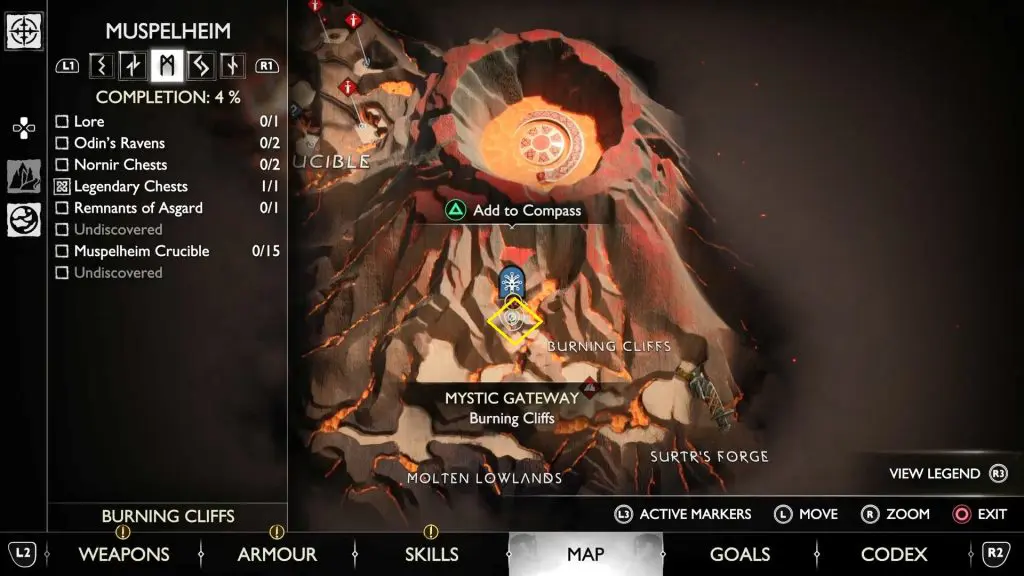Go to the Skills tab
Screen dimensions: 1024x576
coord(431,554)
